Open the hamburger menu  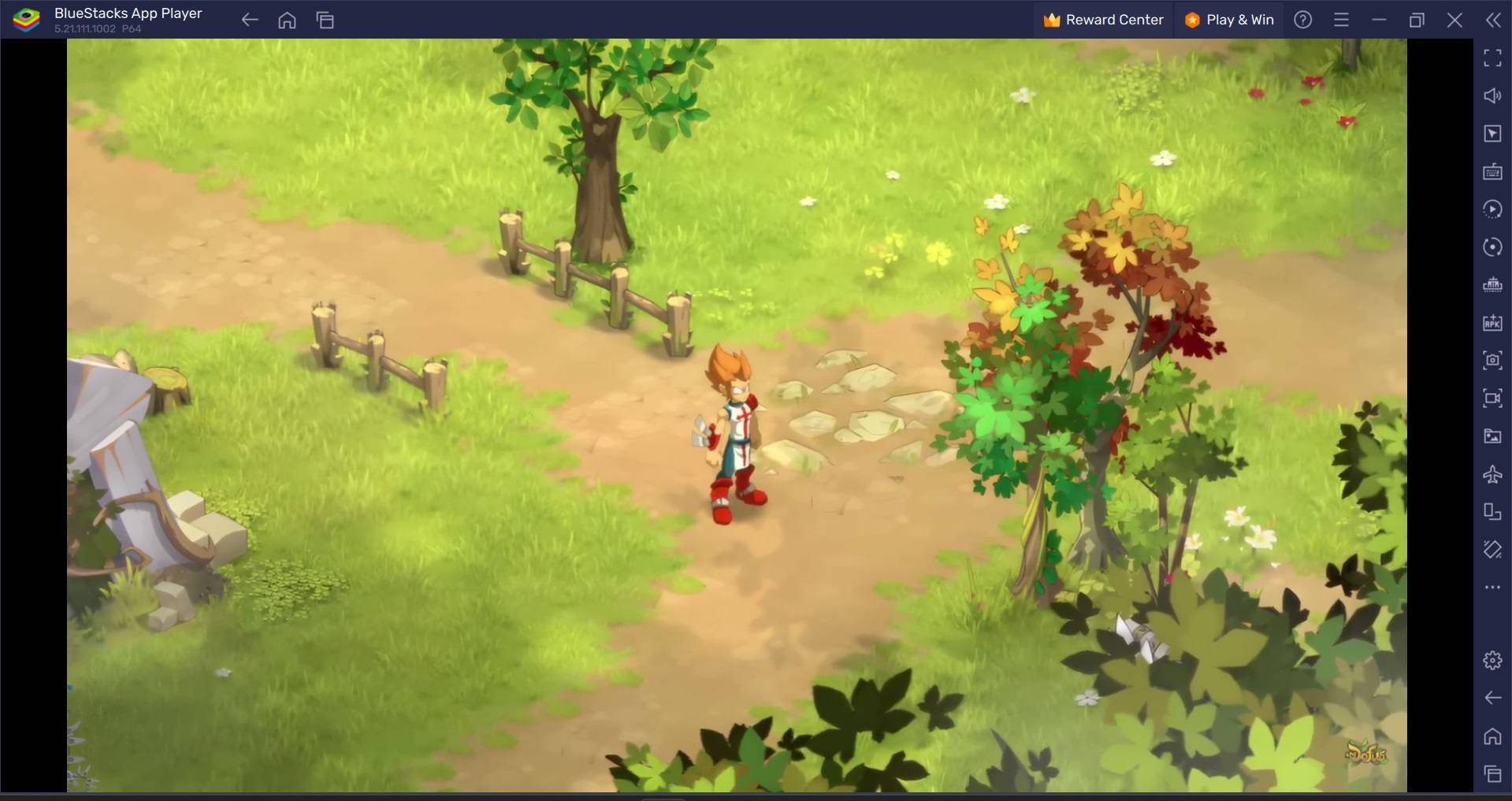click(1341, 20)
